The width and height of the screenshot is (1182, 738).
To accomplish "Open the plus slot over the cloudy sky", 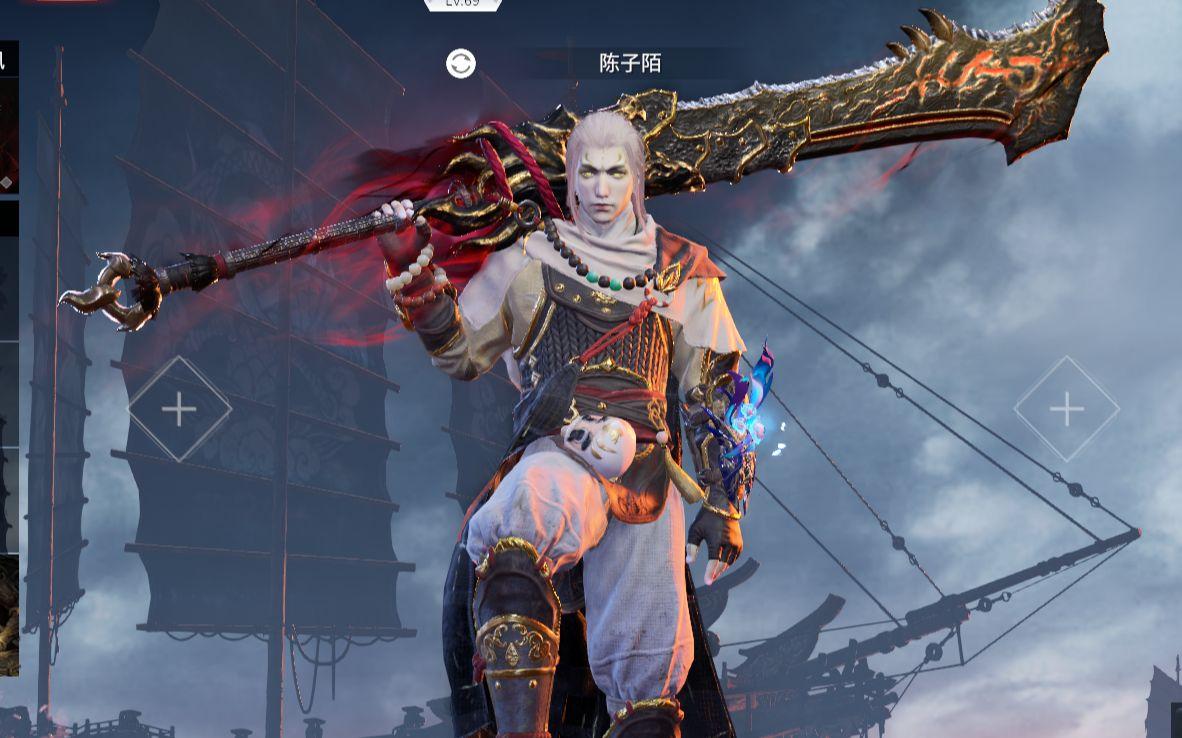I will click(1066, 409).
